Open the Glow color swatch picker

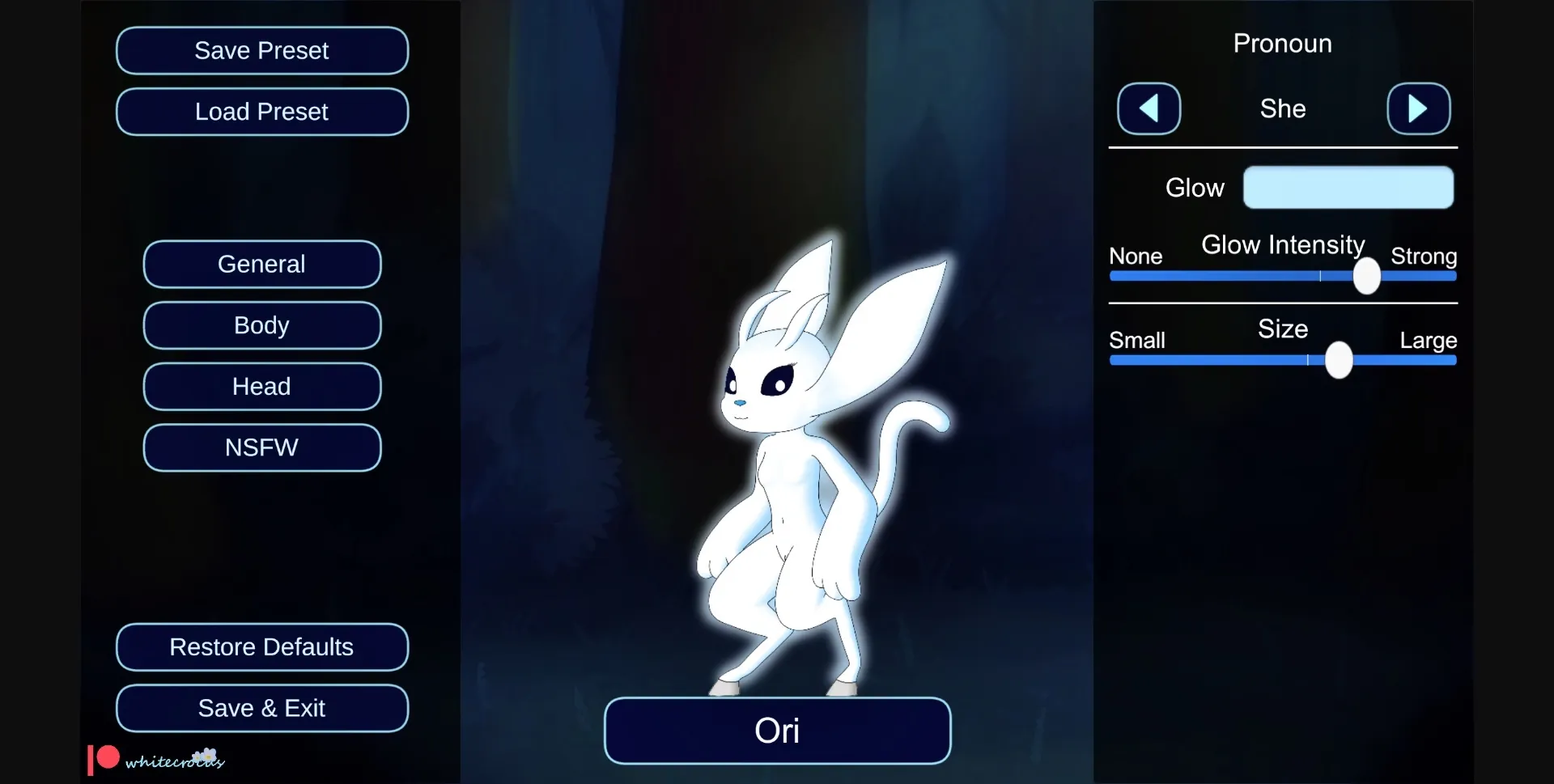pyautogui.click(x=1348, y=187)
